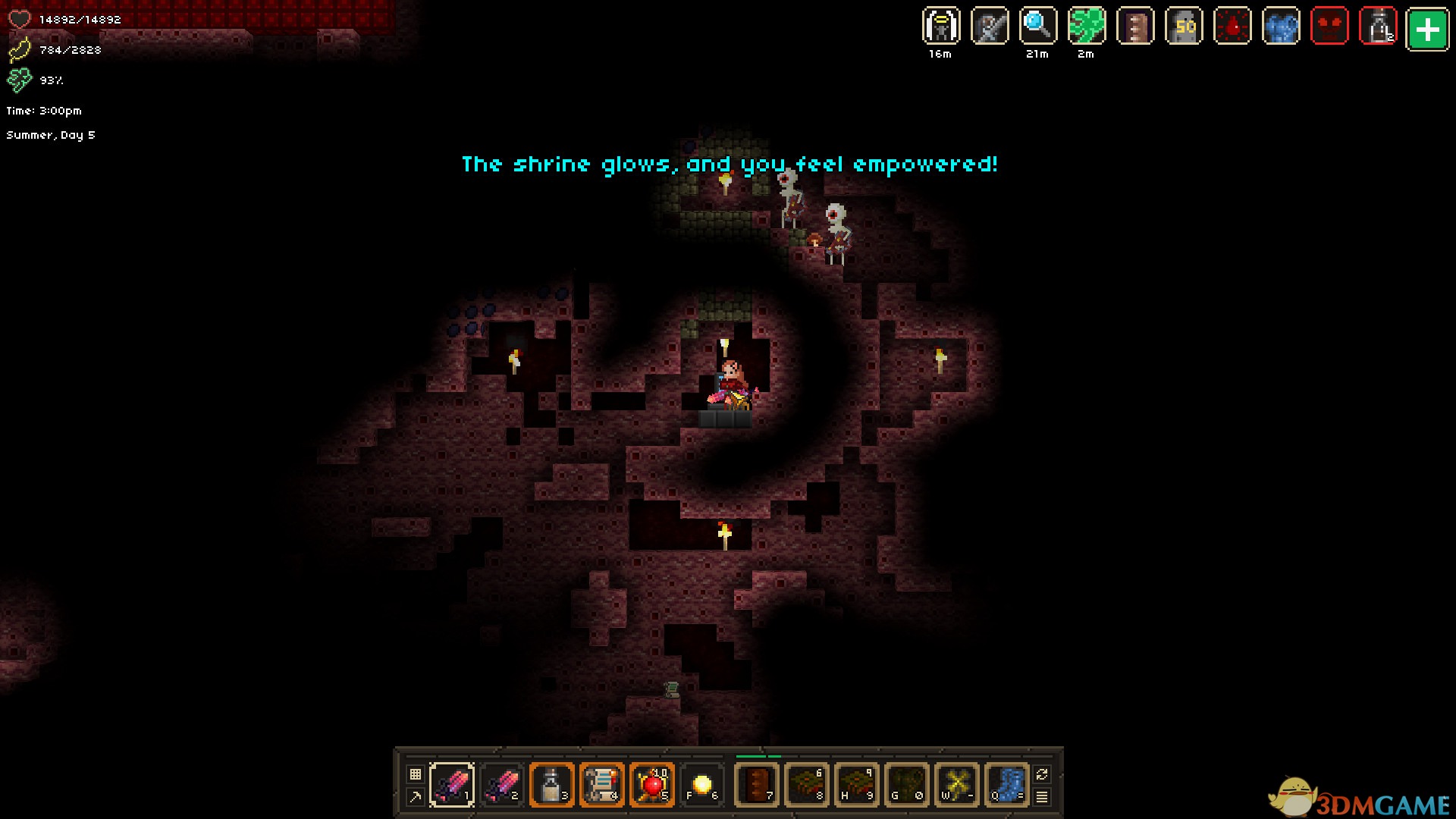Select the glowing light orb in slot 6
Viewport: 1456px width, 819px height.
pos(702,784)
